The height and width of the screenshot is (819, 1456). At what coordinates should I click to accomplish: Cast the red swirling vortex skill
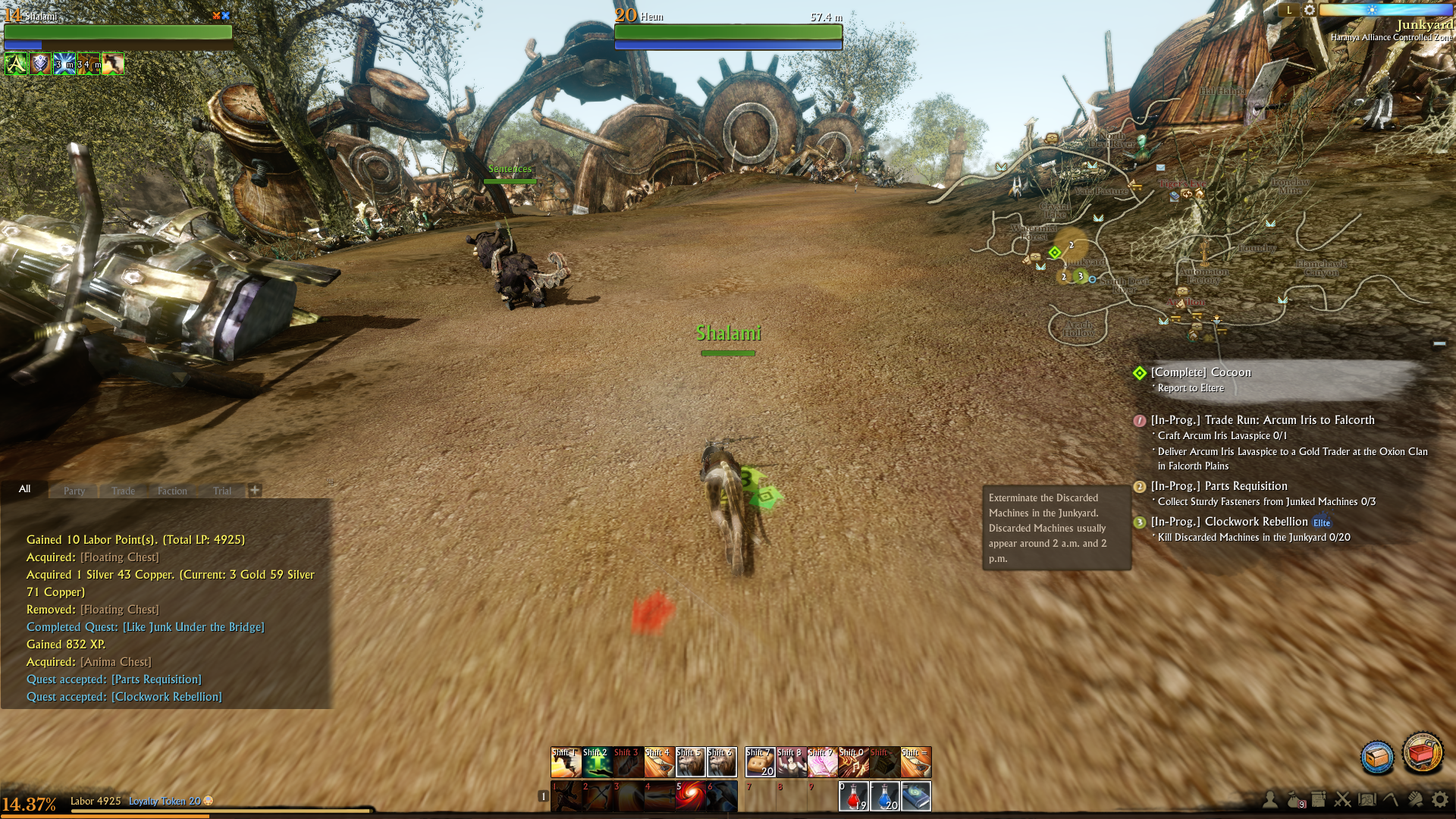[690, 796]
